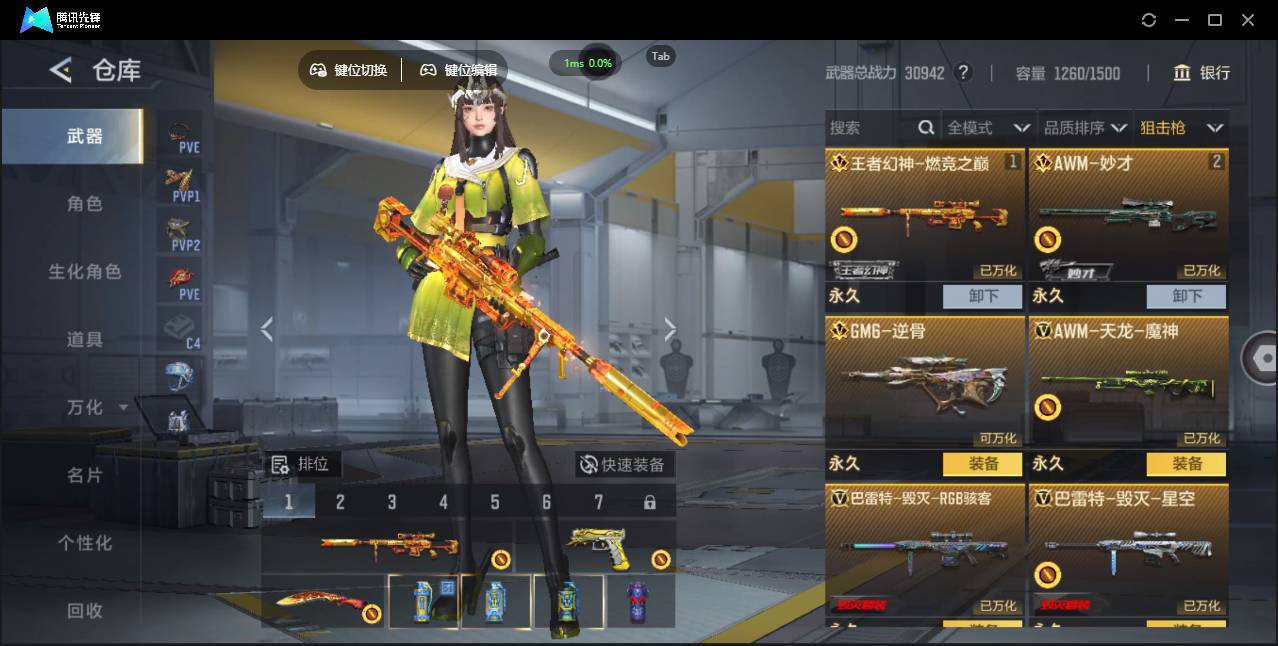
Task: Unequip the 王者幻神-燃竞之巅 sniper
Action: click(983, 296)
